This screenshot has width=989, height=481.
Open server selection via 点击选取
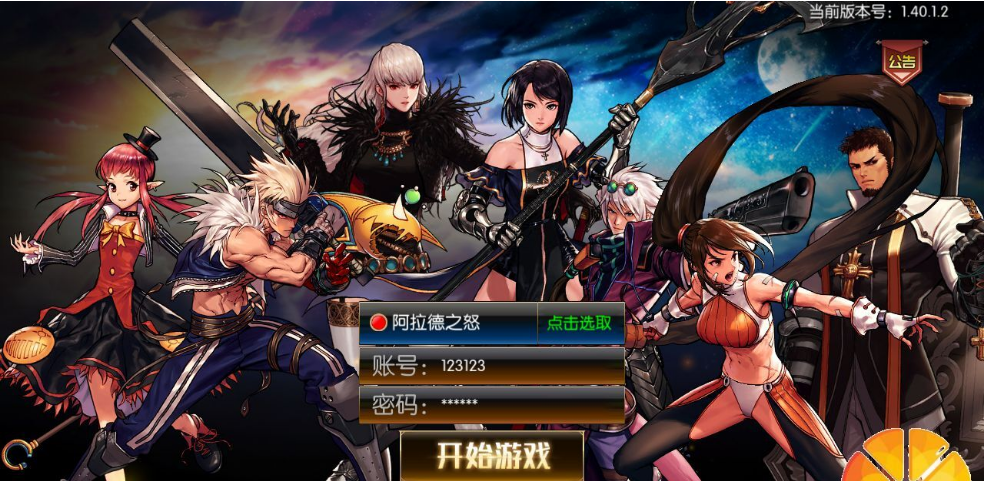[x=580, y=323]
